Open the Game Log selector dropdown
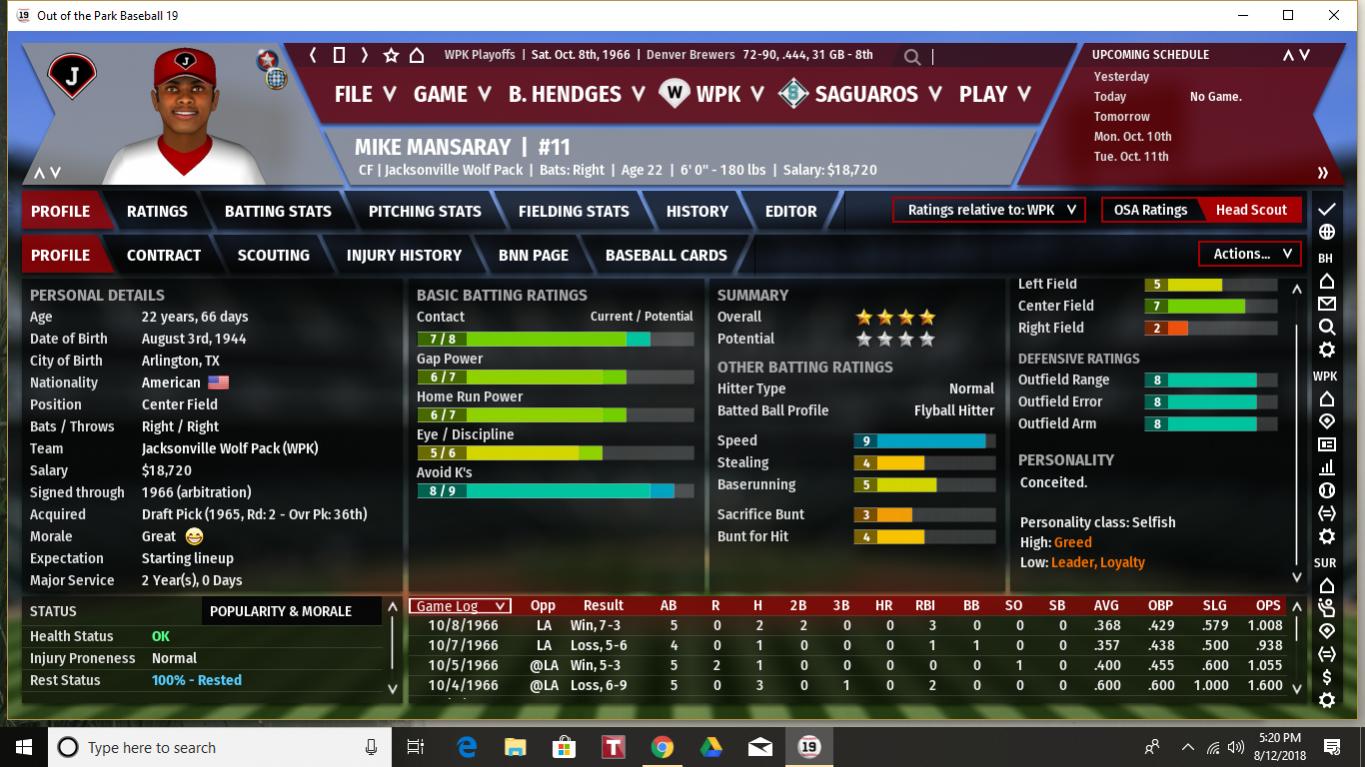Screen dimensions: 1365x767 coord(460,606)
